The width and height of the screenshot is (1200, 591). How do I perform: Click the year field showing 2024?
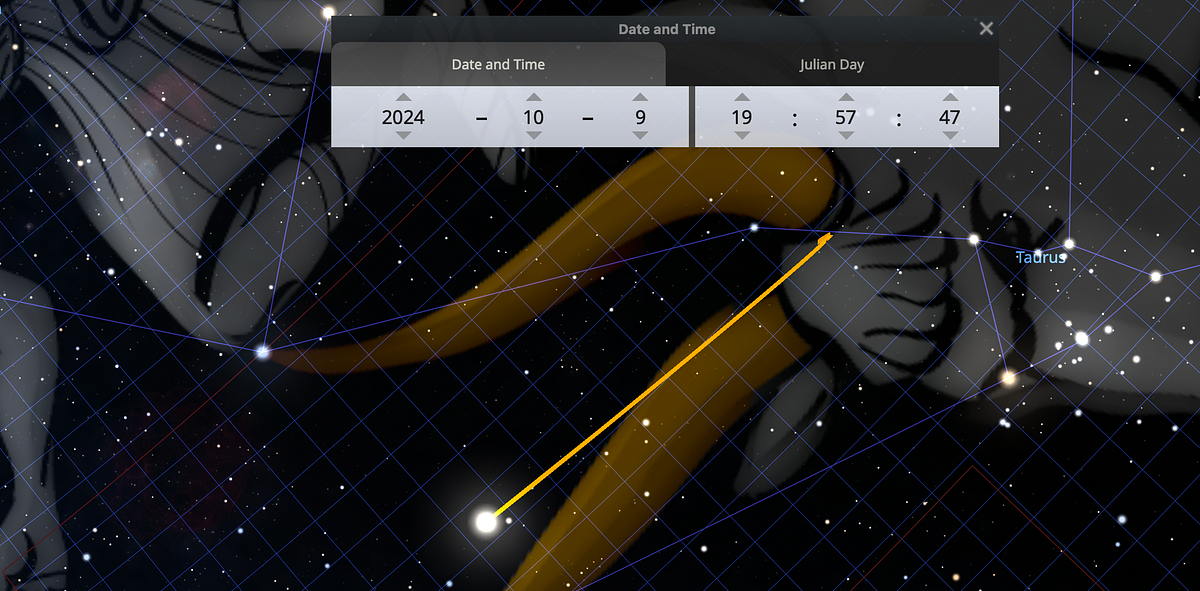point(403,117)
